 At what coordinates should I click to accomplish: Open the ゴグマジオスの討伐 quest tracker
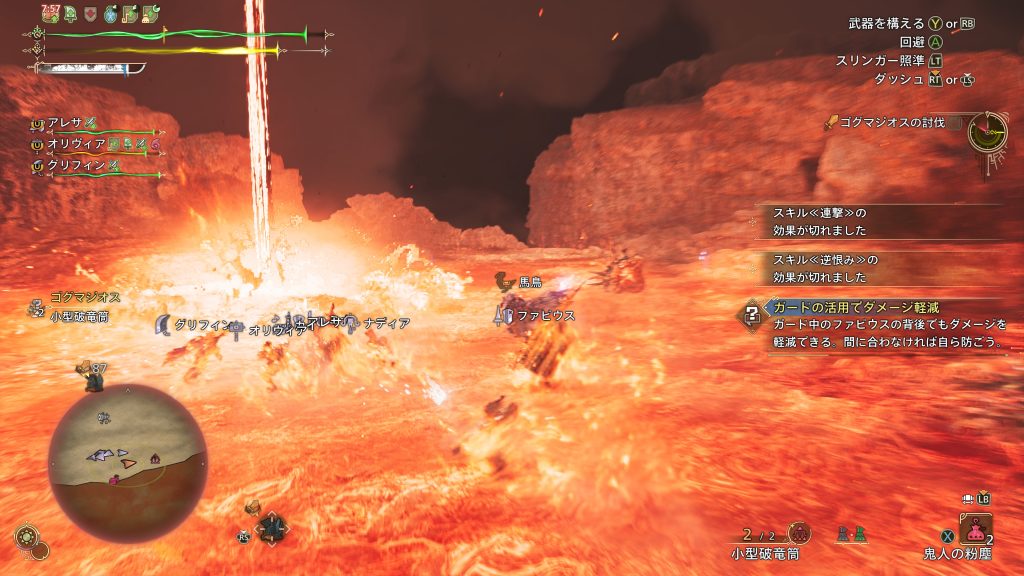click(886, 123)
